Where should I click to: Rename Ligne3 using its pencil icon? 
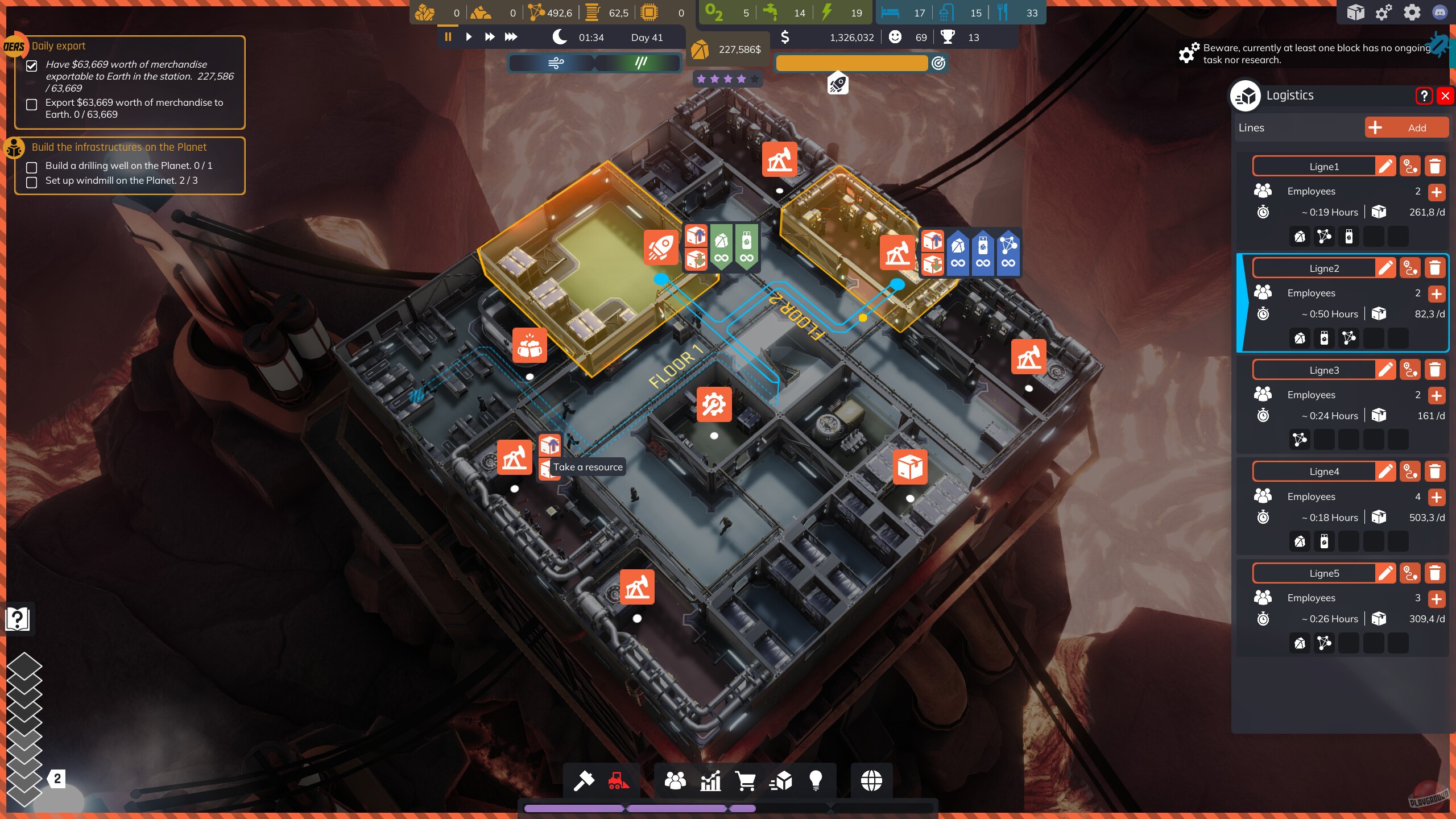[1387, 370]
